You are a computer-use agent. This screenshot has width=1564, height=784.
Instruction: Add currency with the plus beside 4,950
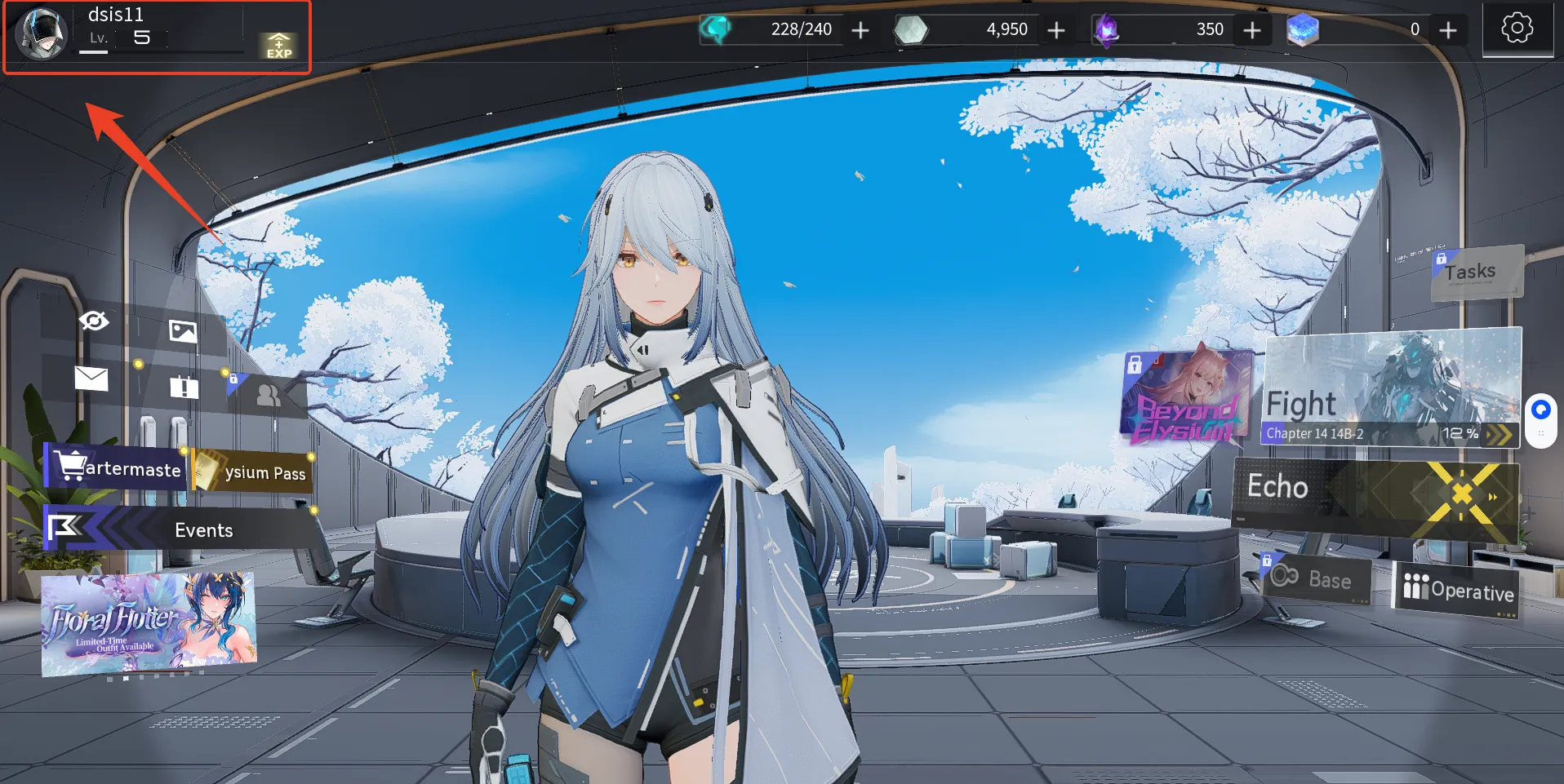[1056, 31]
